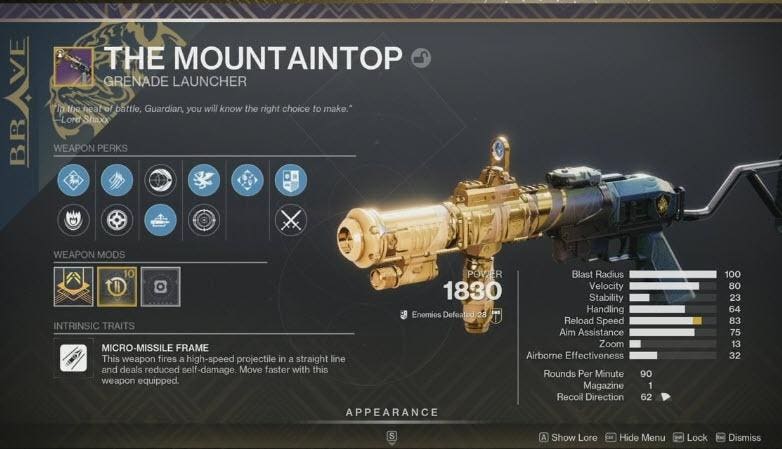The image size is (782, 449).
Task: Open the Appearance section
Action: click(391, 412)
